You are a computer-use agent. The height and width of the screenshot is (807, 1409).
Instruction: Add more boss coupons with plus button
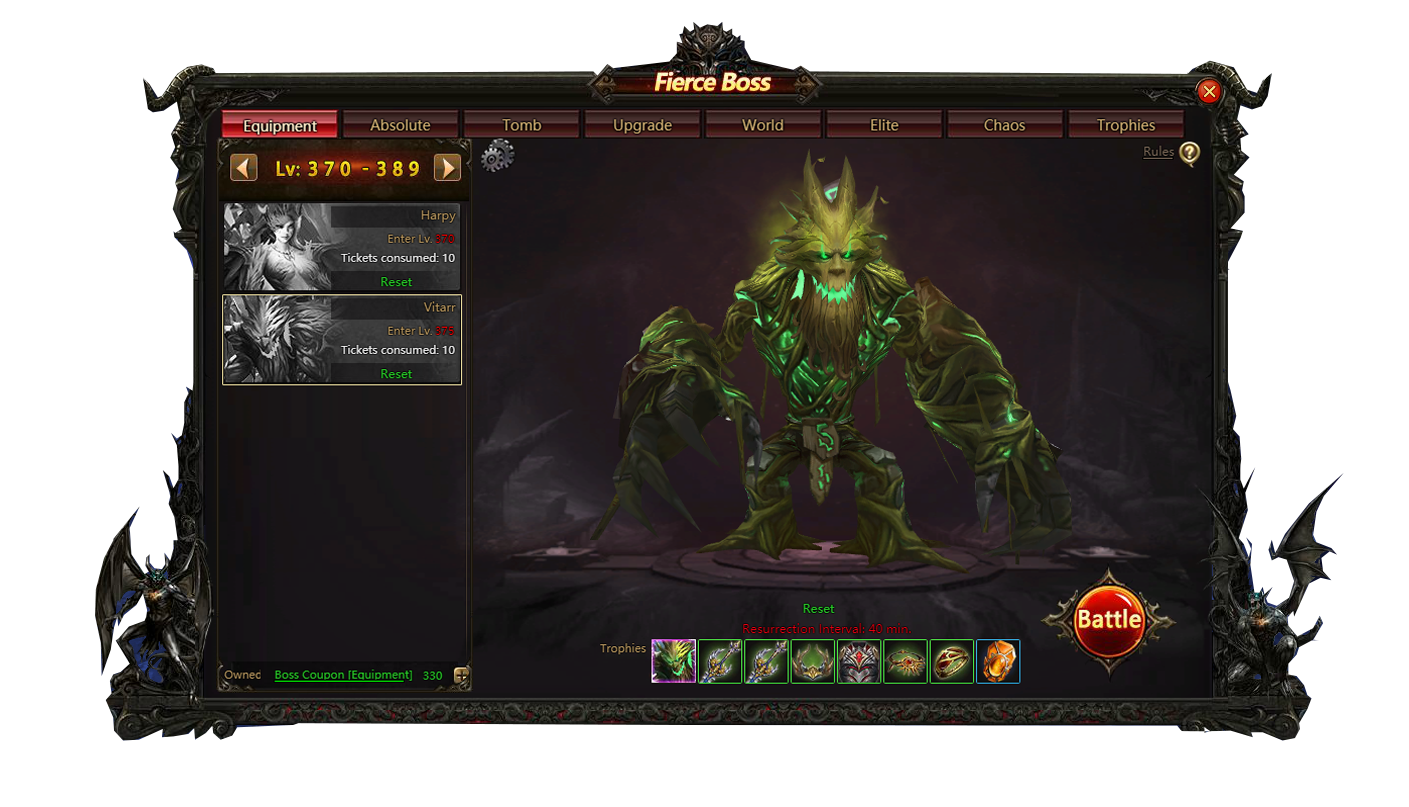[461, 676]
